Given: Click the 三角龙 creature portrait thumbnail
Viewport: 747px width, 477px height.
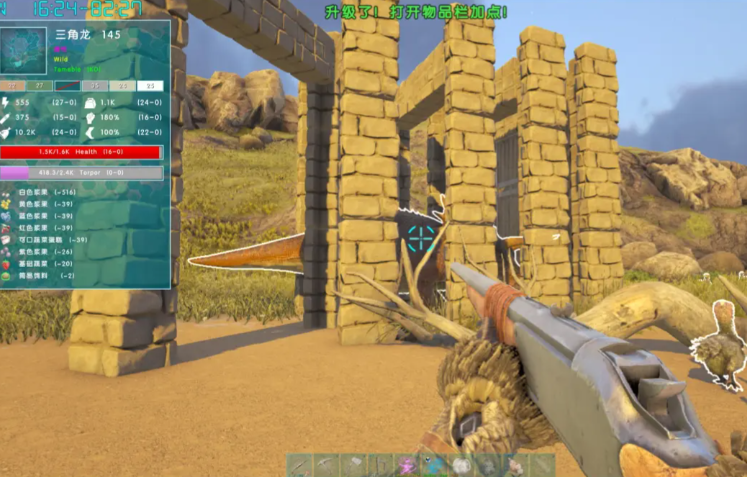Looking at the screenshot, I should tap(23, 52).
